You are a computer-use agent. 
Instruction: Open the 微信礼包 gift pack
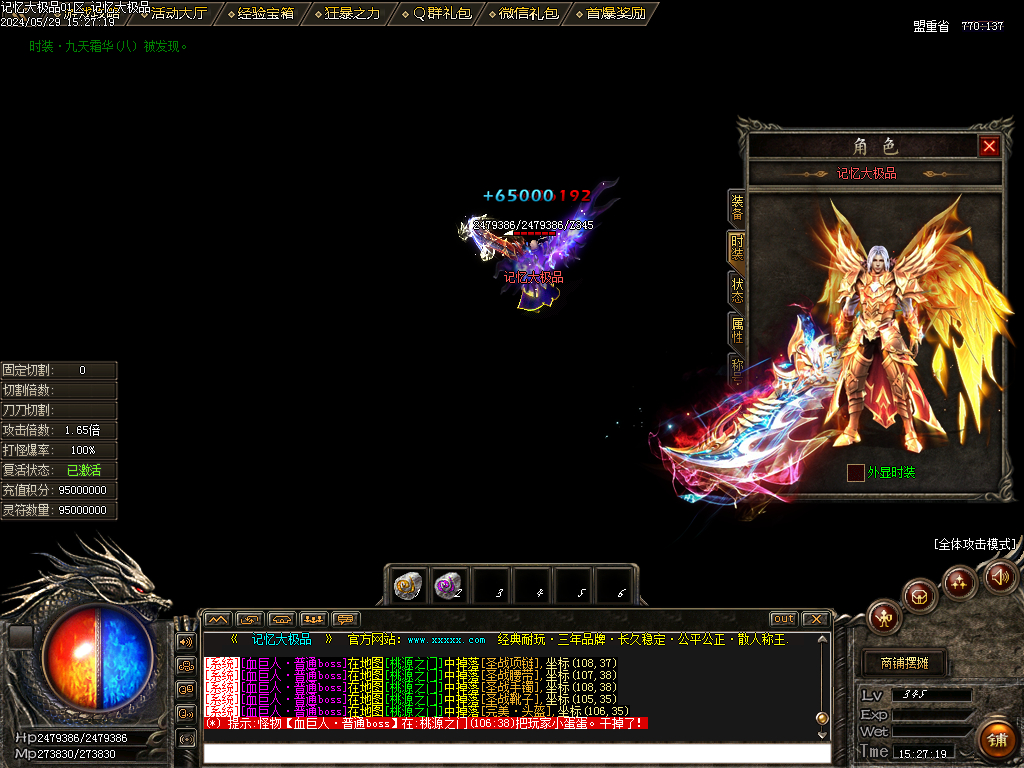[521, 13]
